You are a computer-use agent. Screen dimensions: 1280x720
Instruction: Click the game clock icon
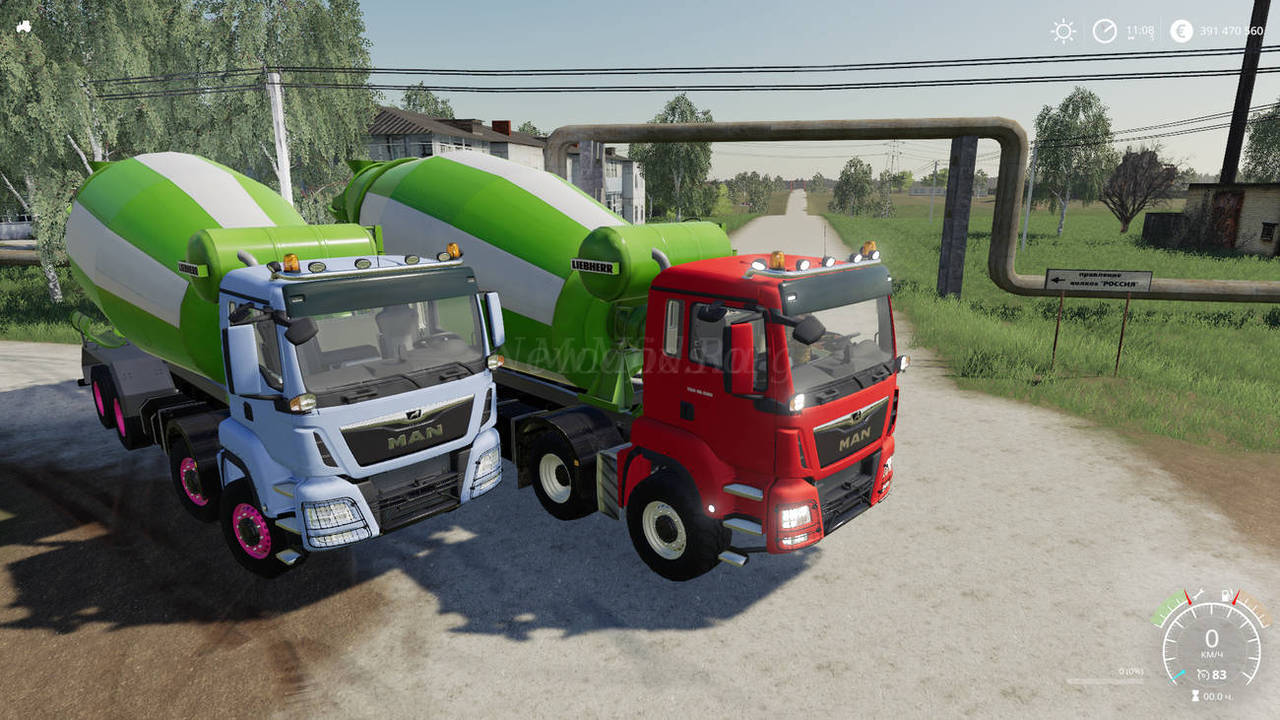[x=1104, y=31]
